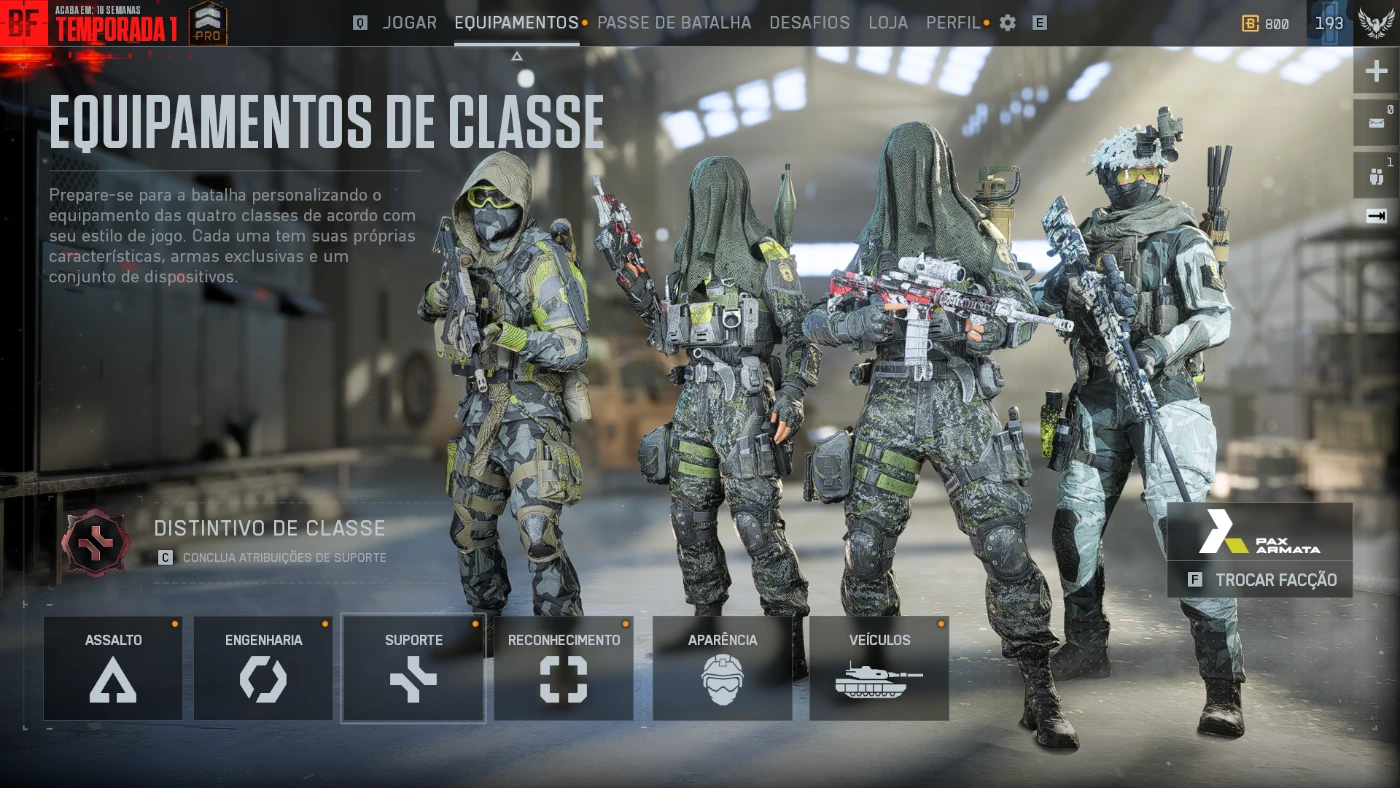This screenshot has height=788, width=1400.
Task: Open the squad party icon
Action: click(1376, 177)
